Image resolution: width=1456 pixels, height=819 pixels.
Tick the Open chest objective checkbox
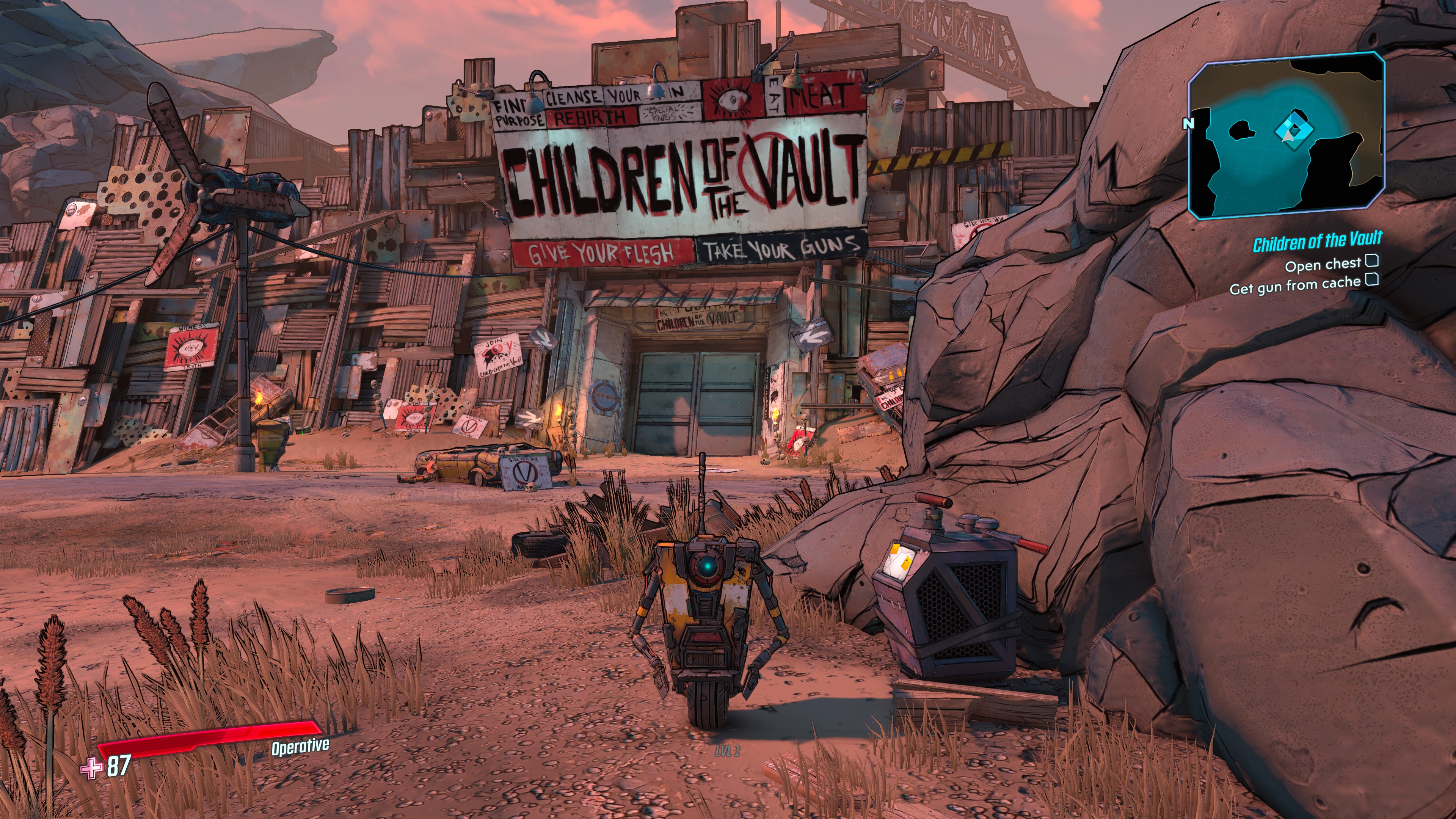pyautogui.click(x=1372, y=260)
